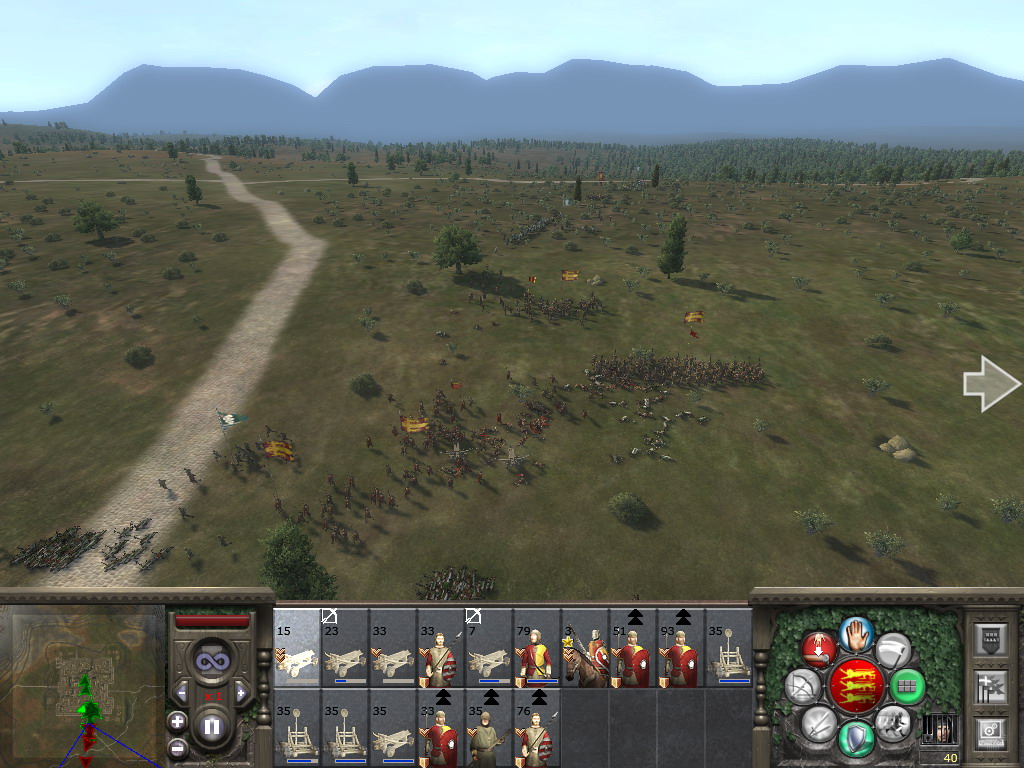Activate the withdraw order red arrow button
Viewport: 1024px width, 768px height.
[819, 649]
